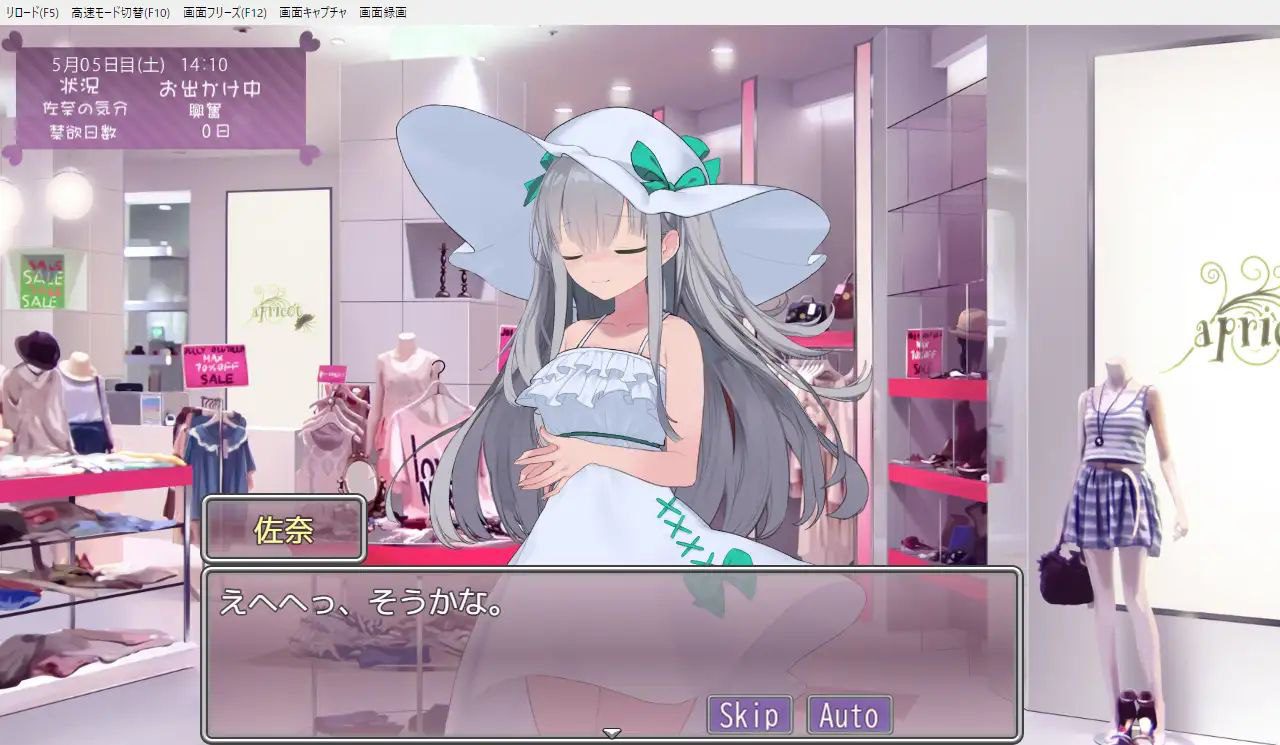Start 画面録画 screen recording
This screenshot has height=745, width=1280.
pyautogui.click(x=381, y=13)
